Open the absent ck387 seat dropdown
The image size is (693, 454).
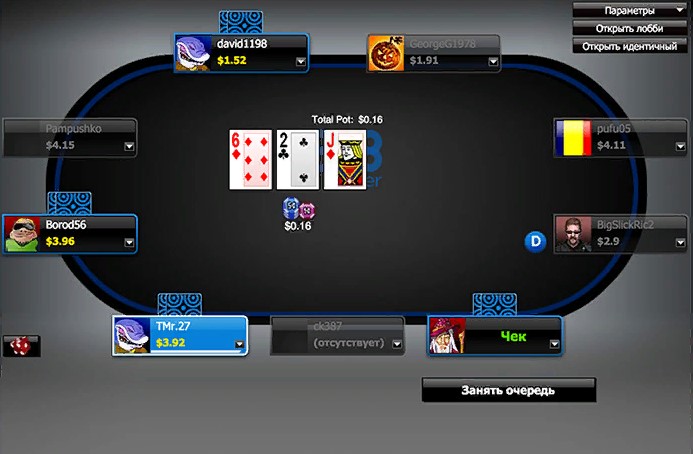click(x=397, y=344)
